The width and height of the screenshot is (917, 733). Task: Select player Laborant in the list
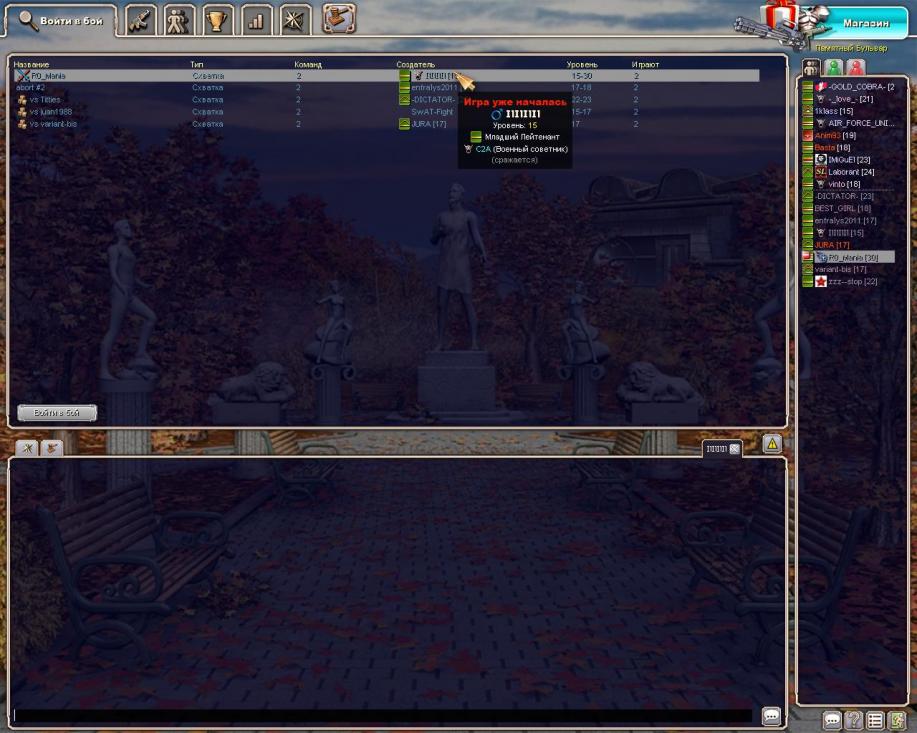tap(850, 172)
